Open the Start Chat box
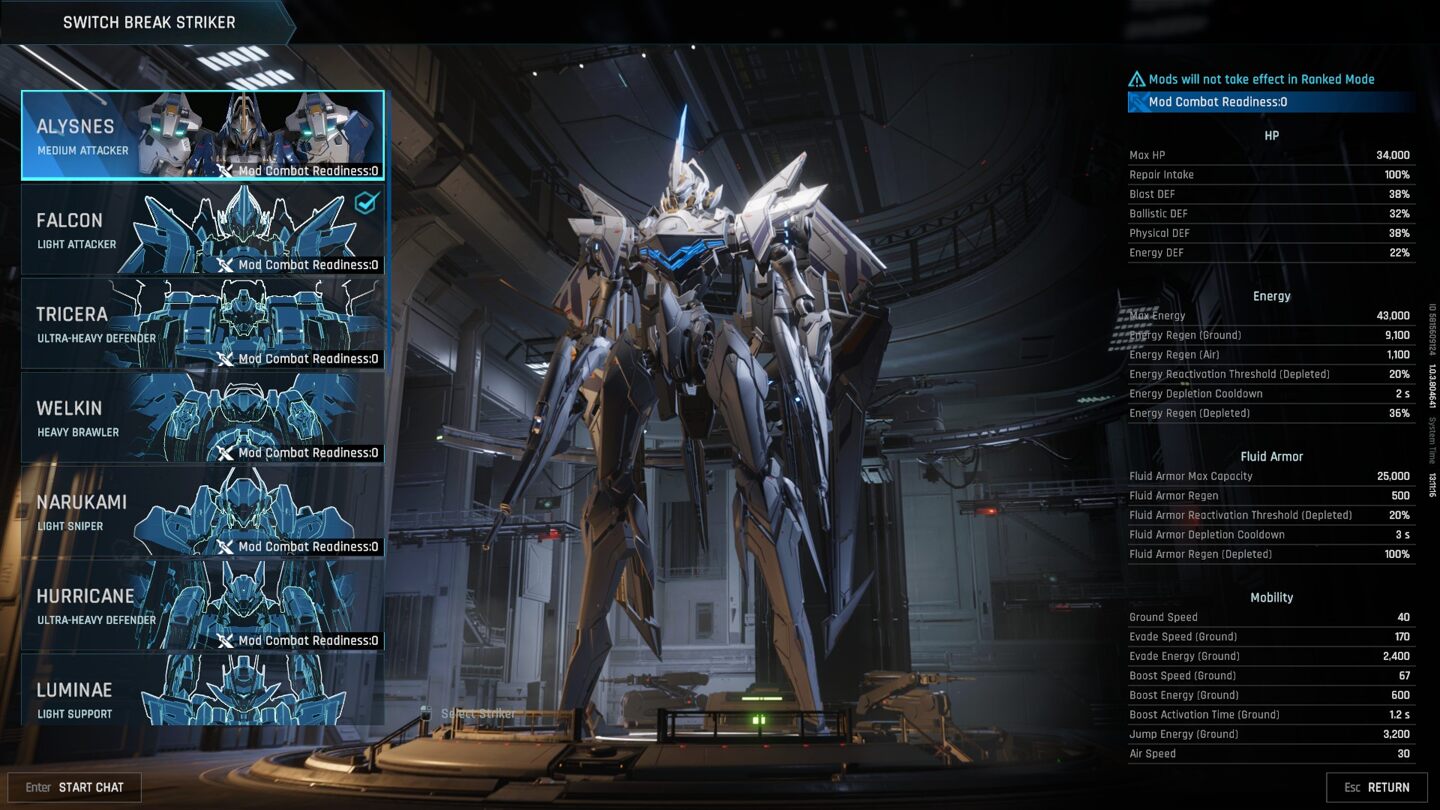 click(75, 787)
